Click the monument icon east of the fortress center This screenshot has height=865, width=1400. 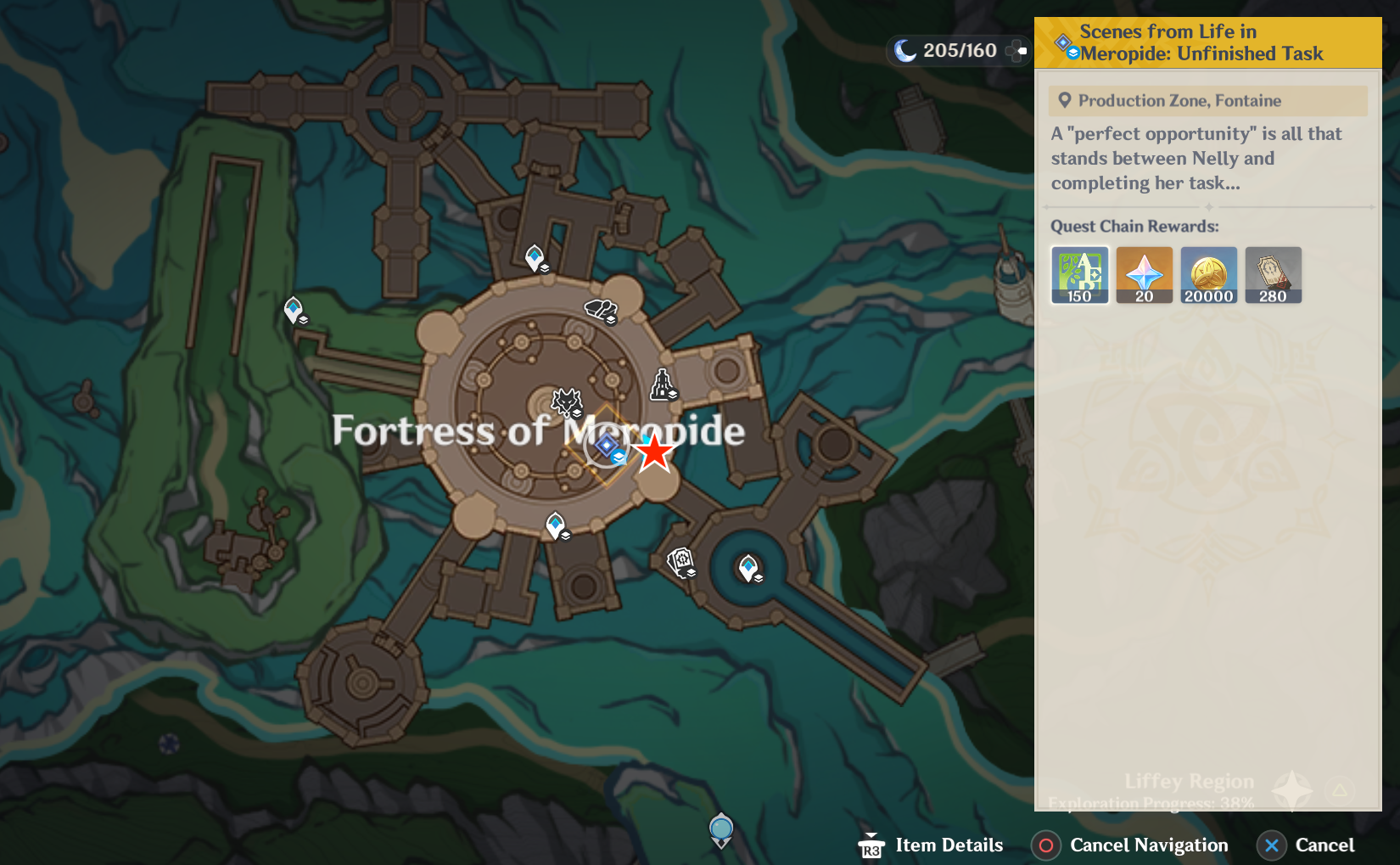(x=663, y=383)
